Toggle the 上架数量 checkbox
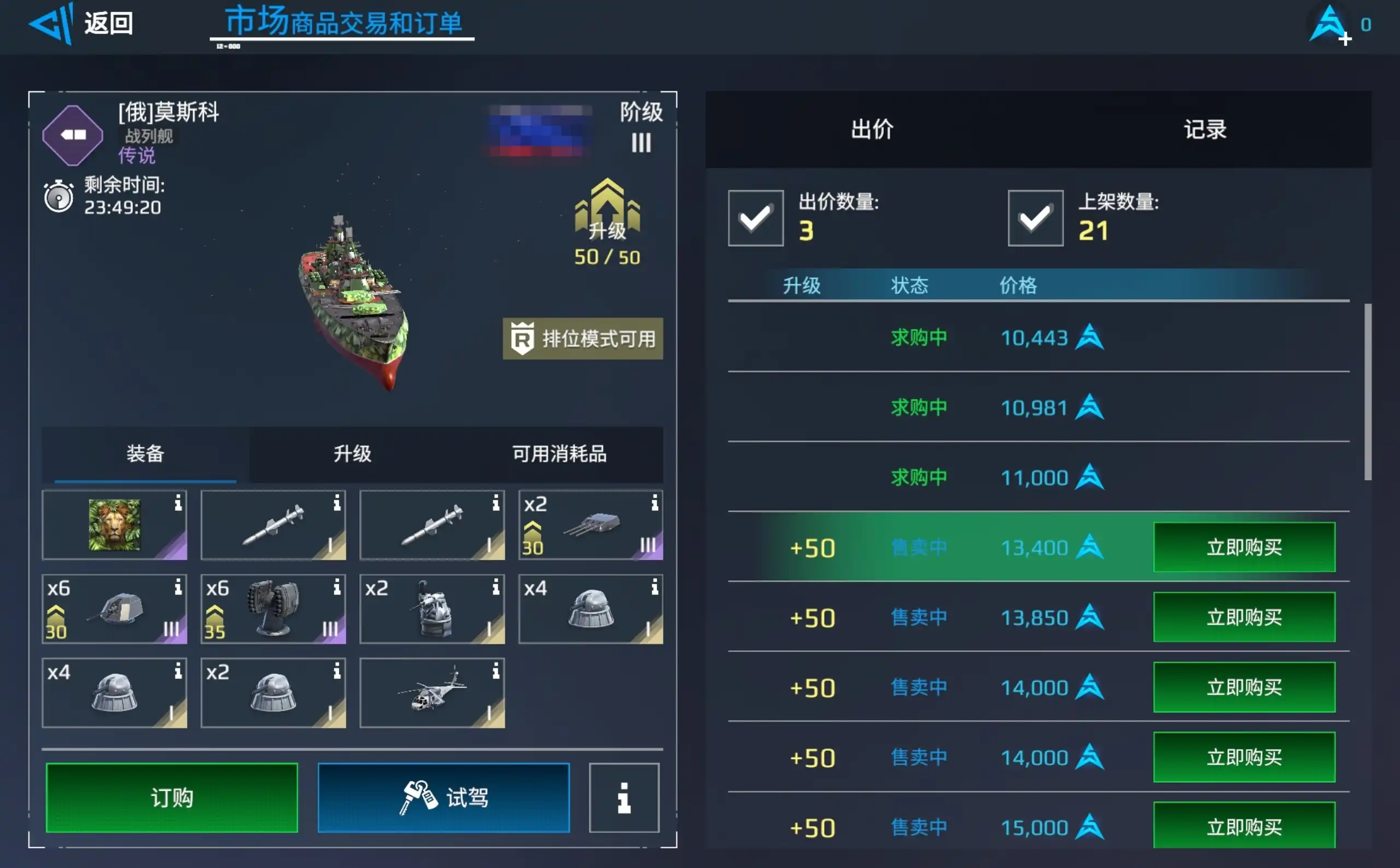Viewport: 1400px width, 868px height. click(1035, 218)
